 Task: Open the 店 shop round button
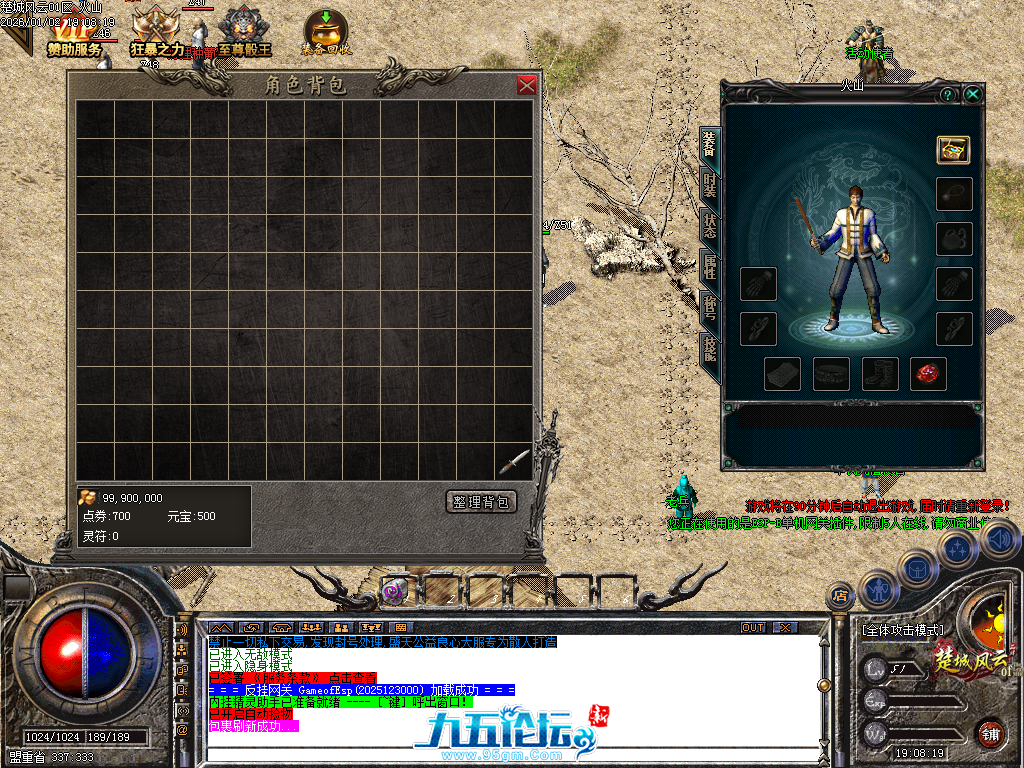point(841,596)
